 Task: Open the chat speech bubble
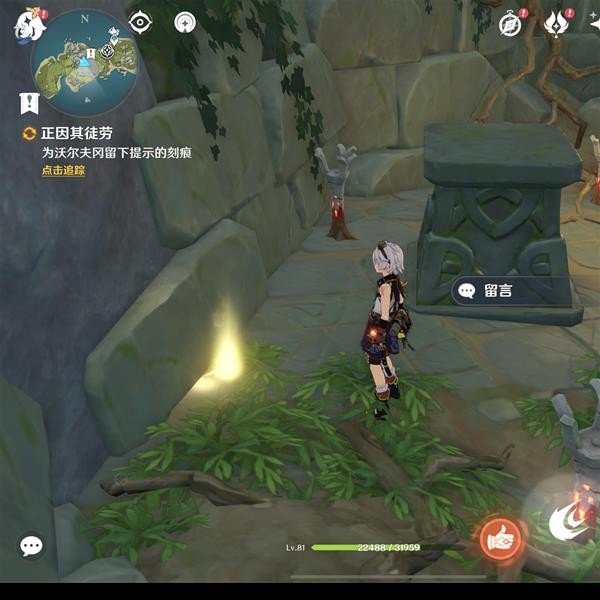click(x=31, y=546)
